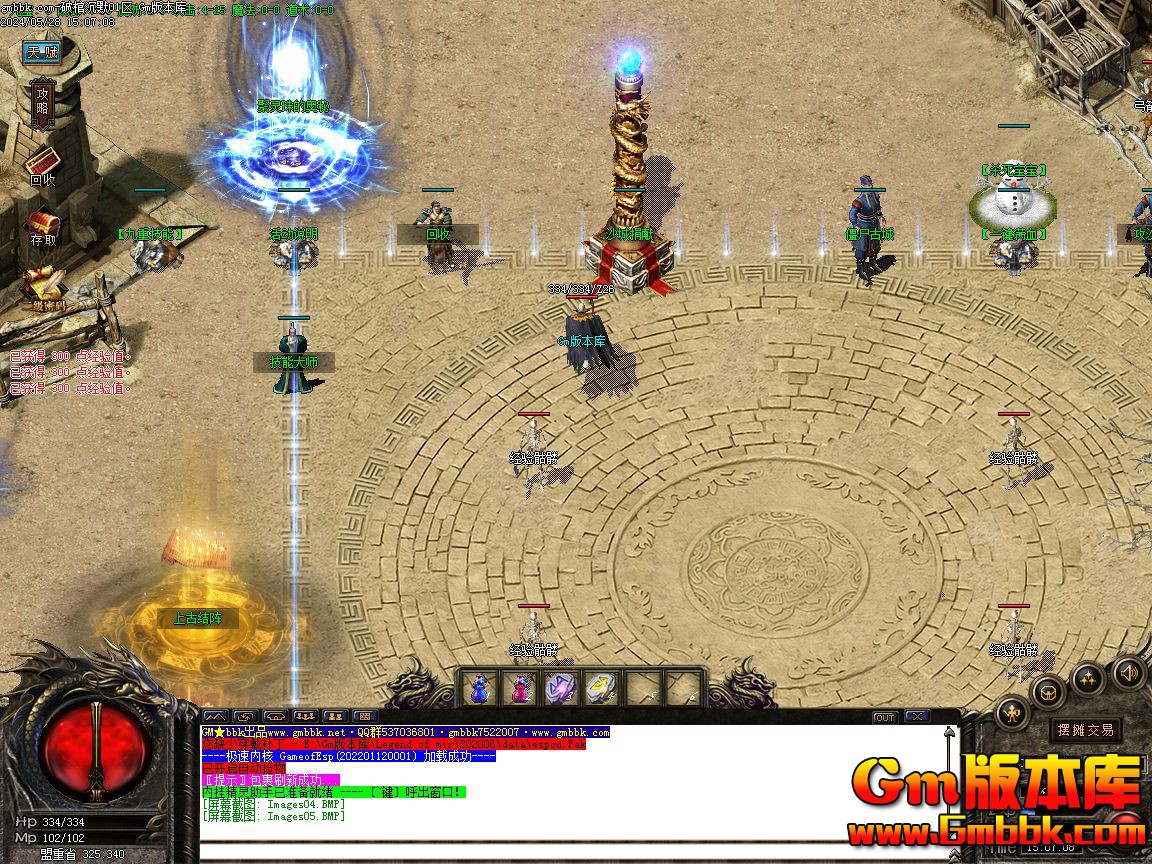Open the character equipment round button
This screenshot has height=864, width=1152.
click(1013, 713)
